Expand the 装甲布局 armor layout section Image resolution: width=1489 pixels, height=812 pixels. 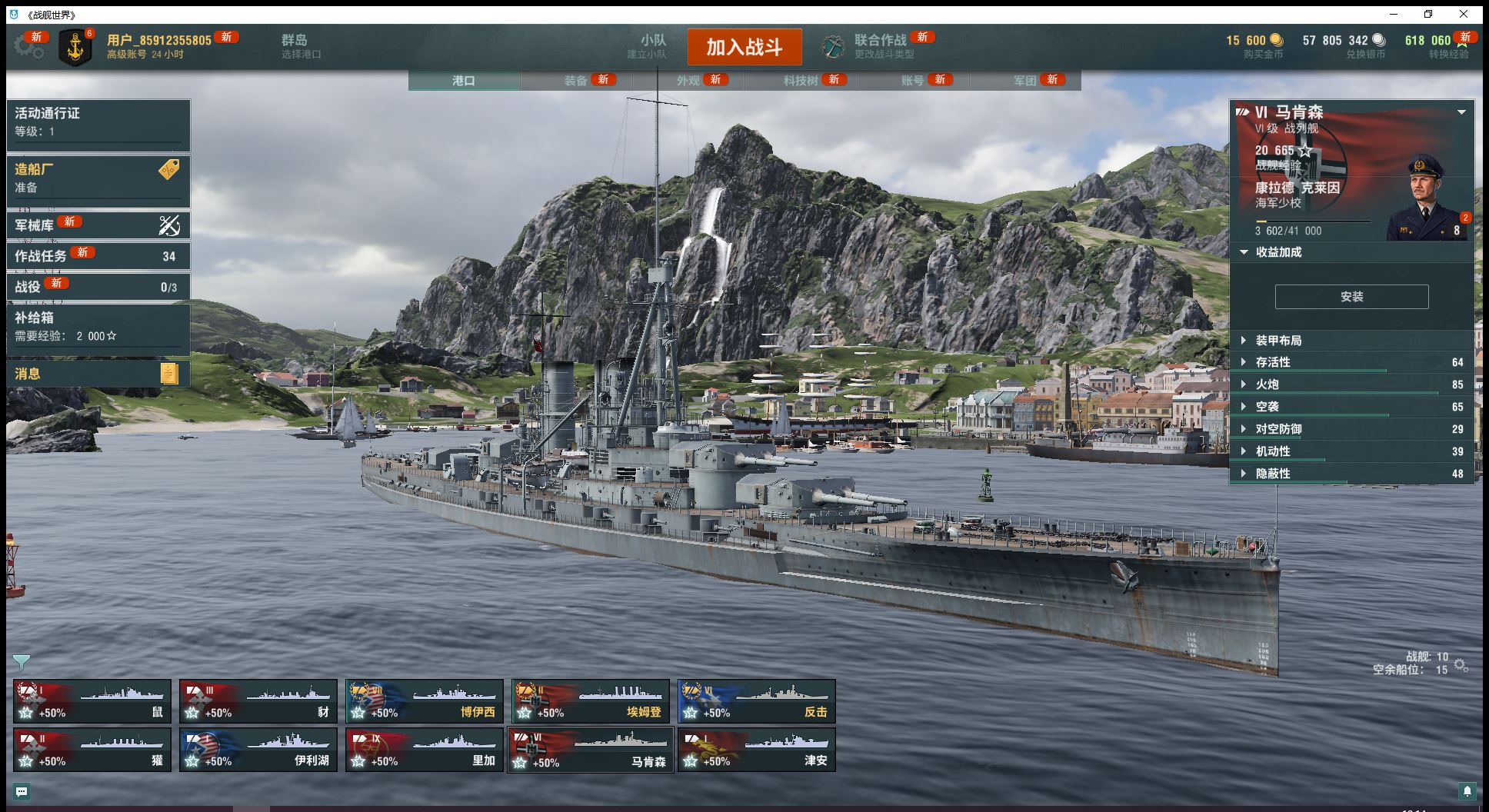[1278, 341]
